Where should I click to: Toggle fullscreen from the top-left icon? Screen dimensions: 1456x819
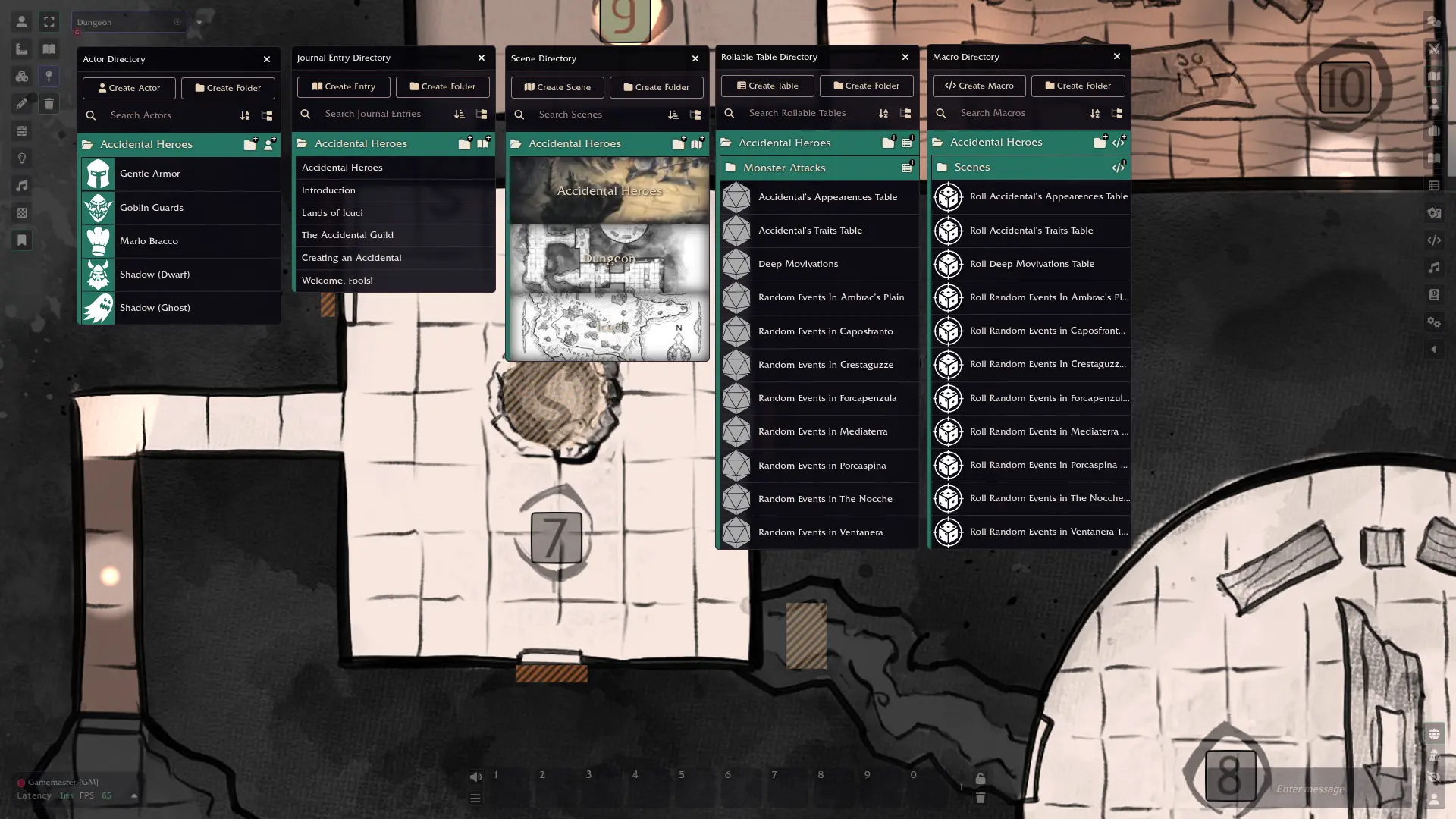[49, 22]
